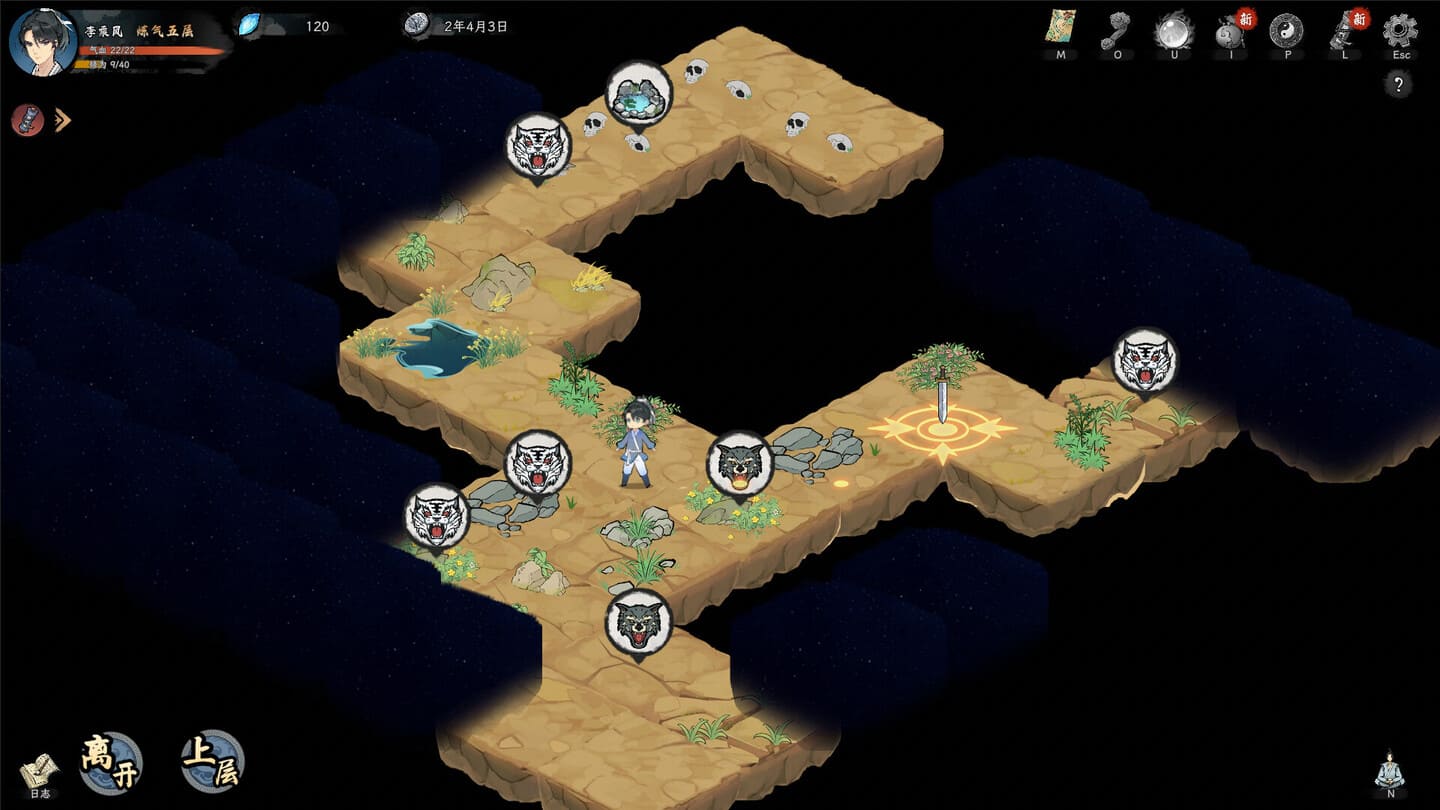Select the red scroll item icon
Screen dimensions: 1440x810
point(28,120)
